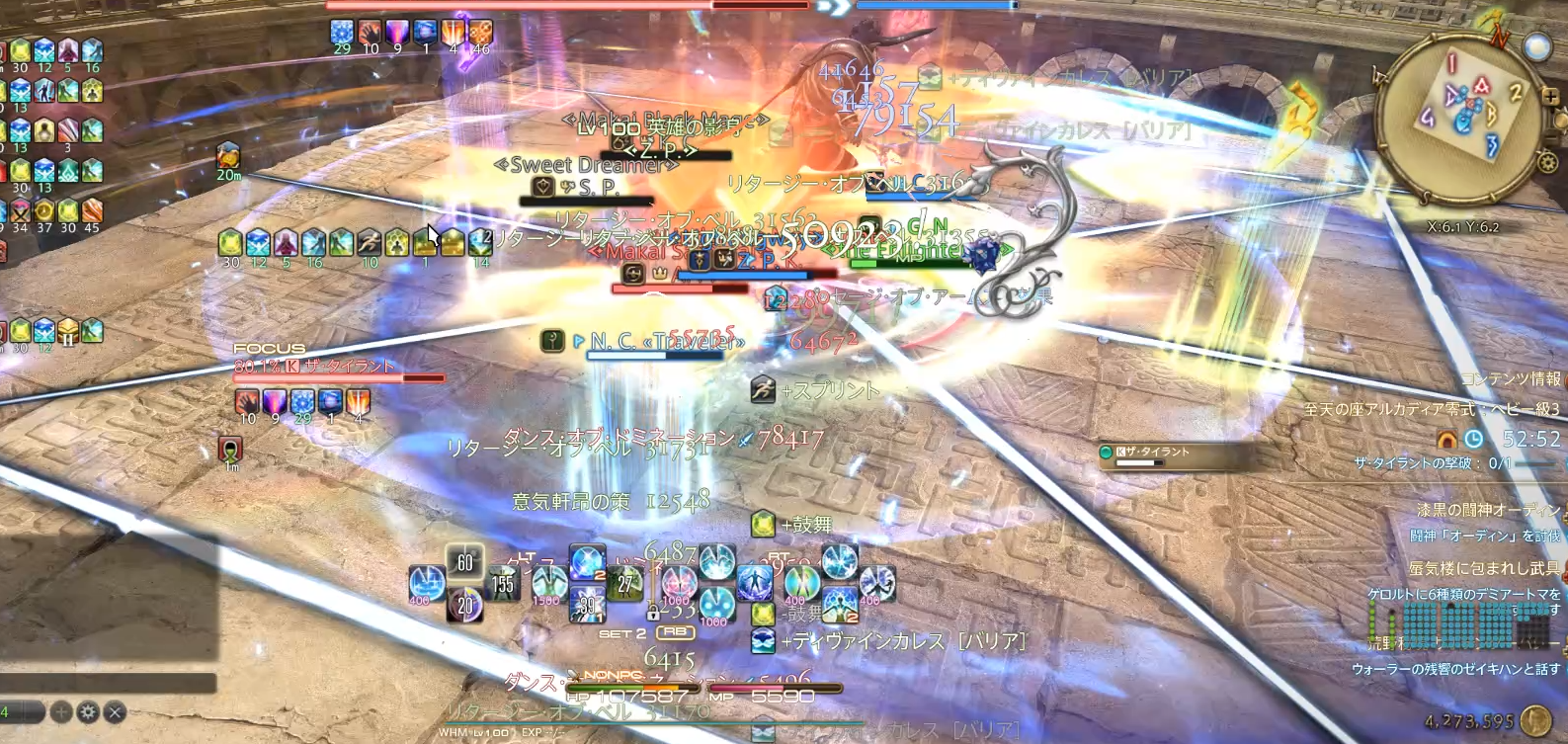Screen dimensions: 1568x744
Task: Click the gil currency coin icon
Action: 1535,721
